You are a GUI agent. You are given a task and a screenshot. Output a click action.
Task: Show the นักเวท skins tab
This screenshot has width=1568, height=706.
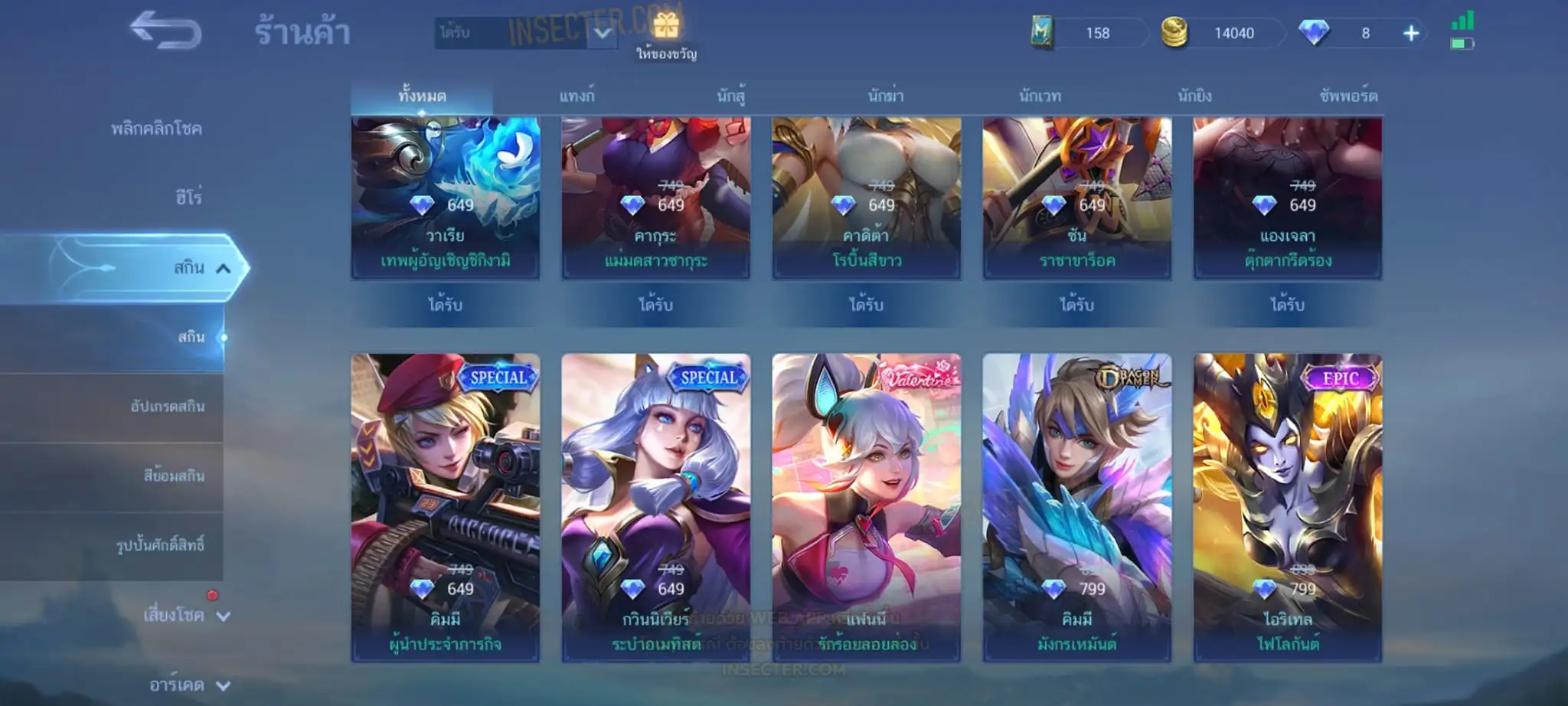coord(1040,96)
